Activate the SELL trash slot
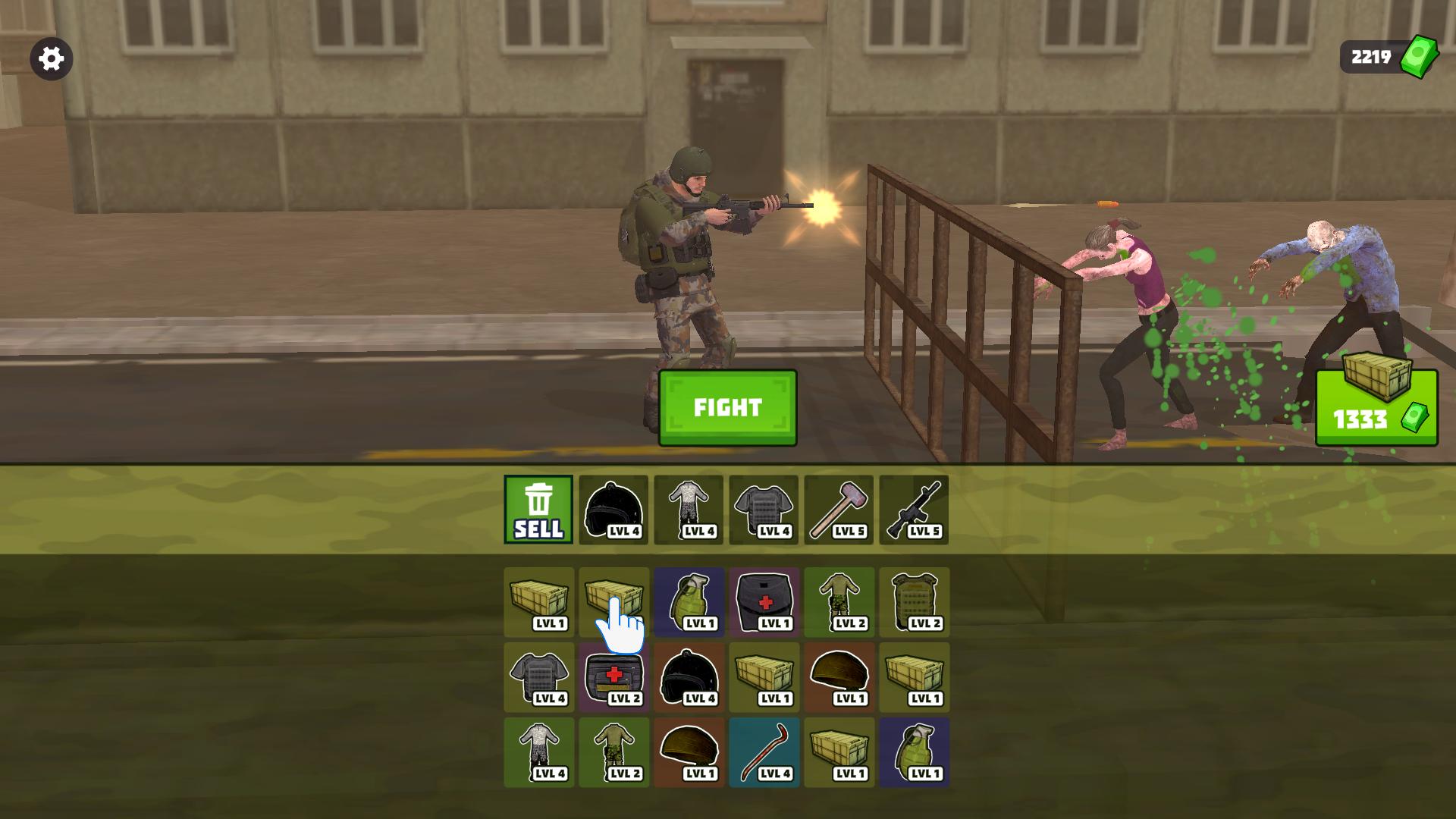 [538, 510]
